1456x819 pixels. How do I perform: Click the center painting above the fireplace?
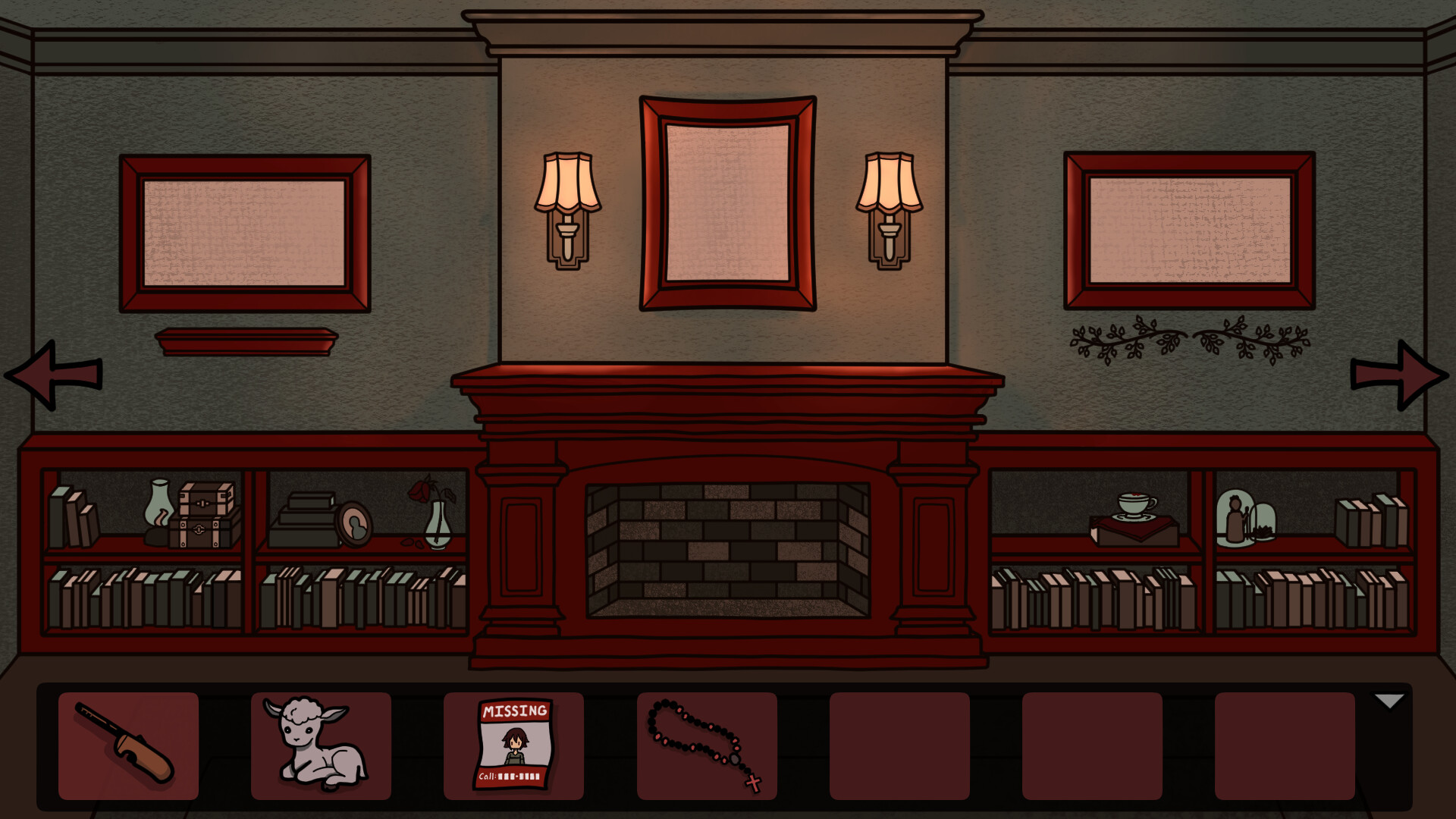[x=726, y=203]
